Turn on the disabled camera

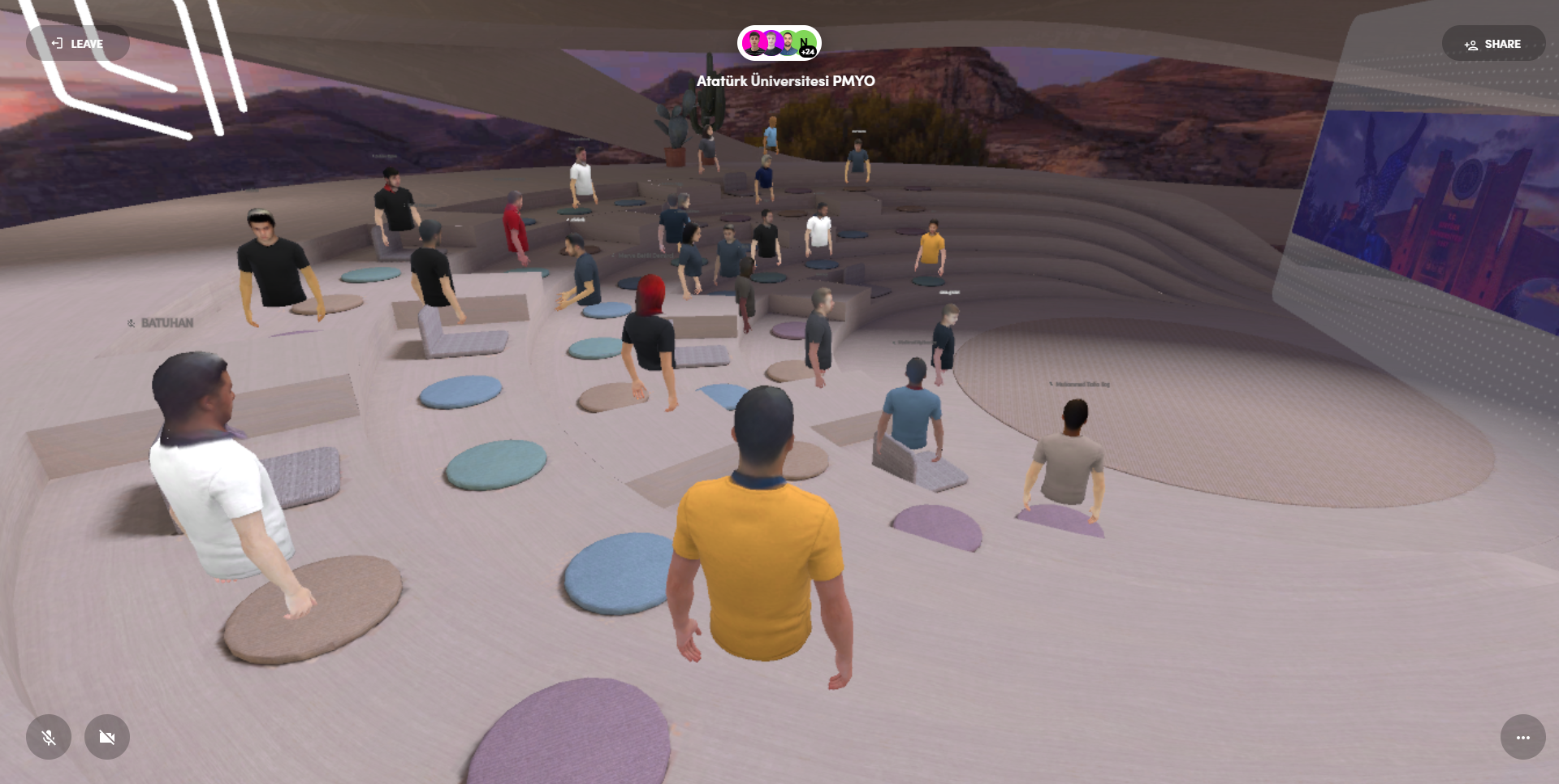point(107,737)
